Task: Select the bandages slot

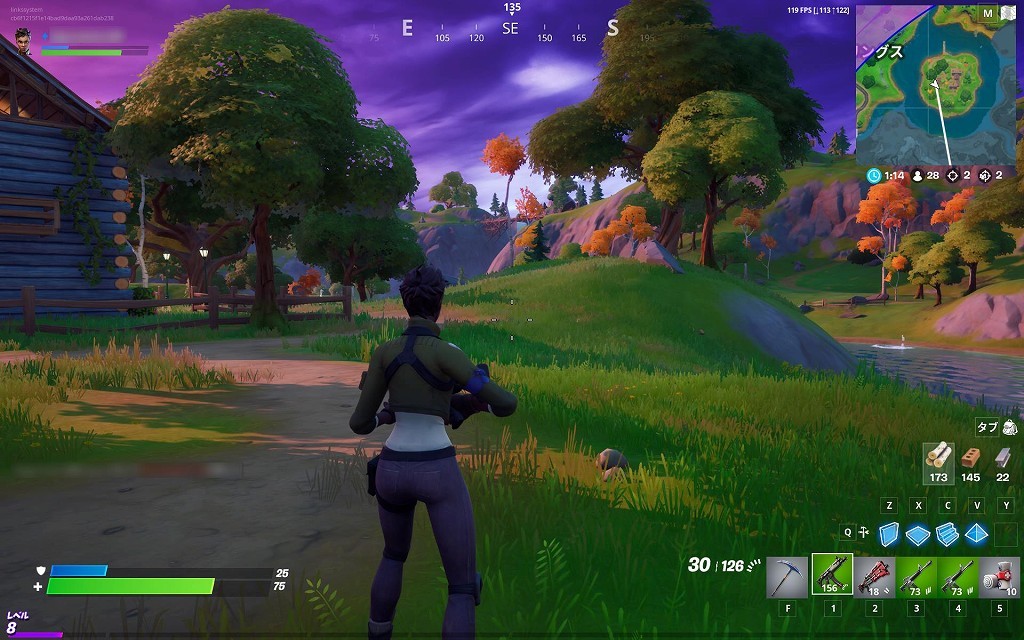Action: [999, 576]
